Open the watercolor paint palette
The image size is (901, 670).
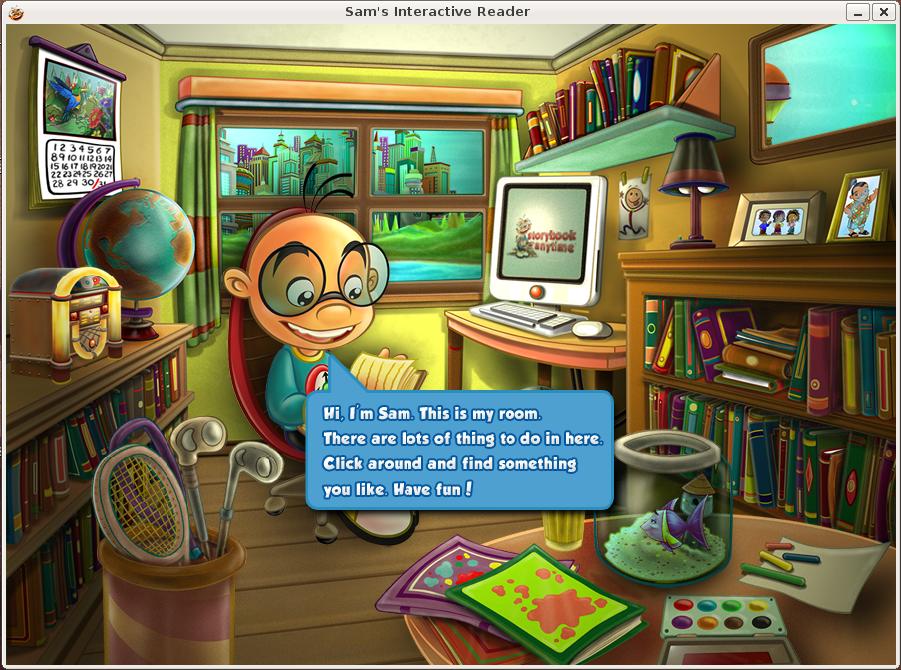tap(722, 614)
